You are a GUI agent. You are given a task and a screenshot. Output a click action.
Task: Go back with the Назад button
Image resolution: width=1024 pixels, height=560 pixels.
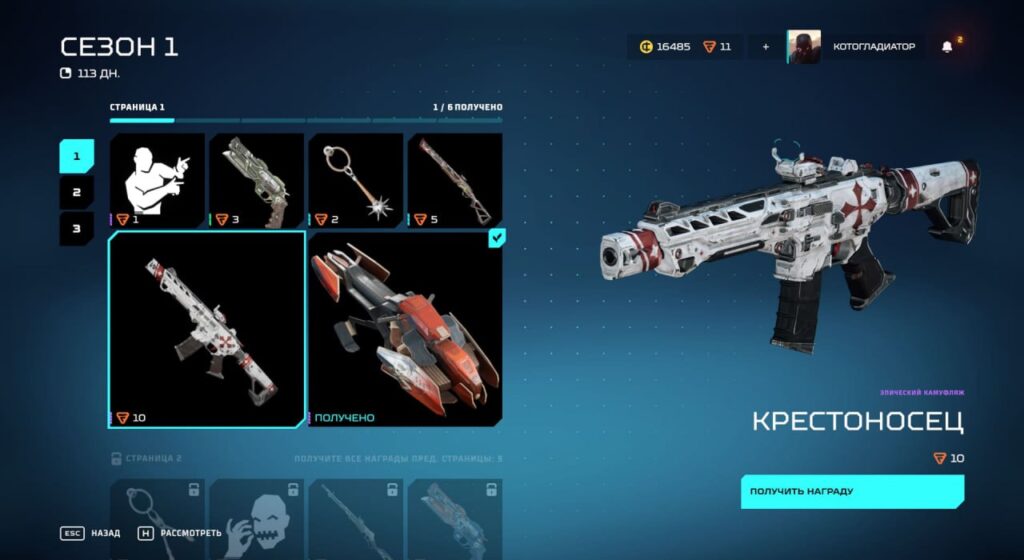click(90, 533)
